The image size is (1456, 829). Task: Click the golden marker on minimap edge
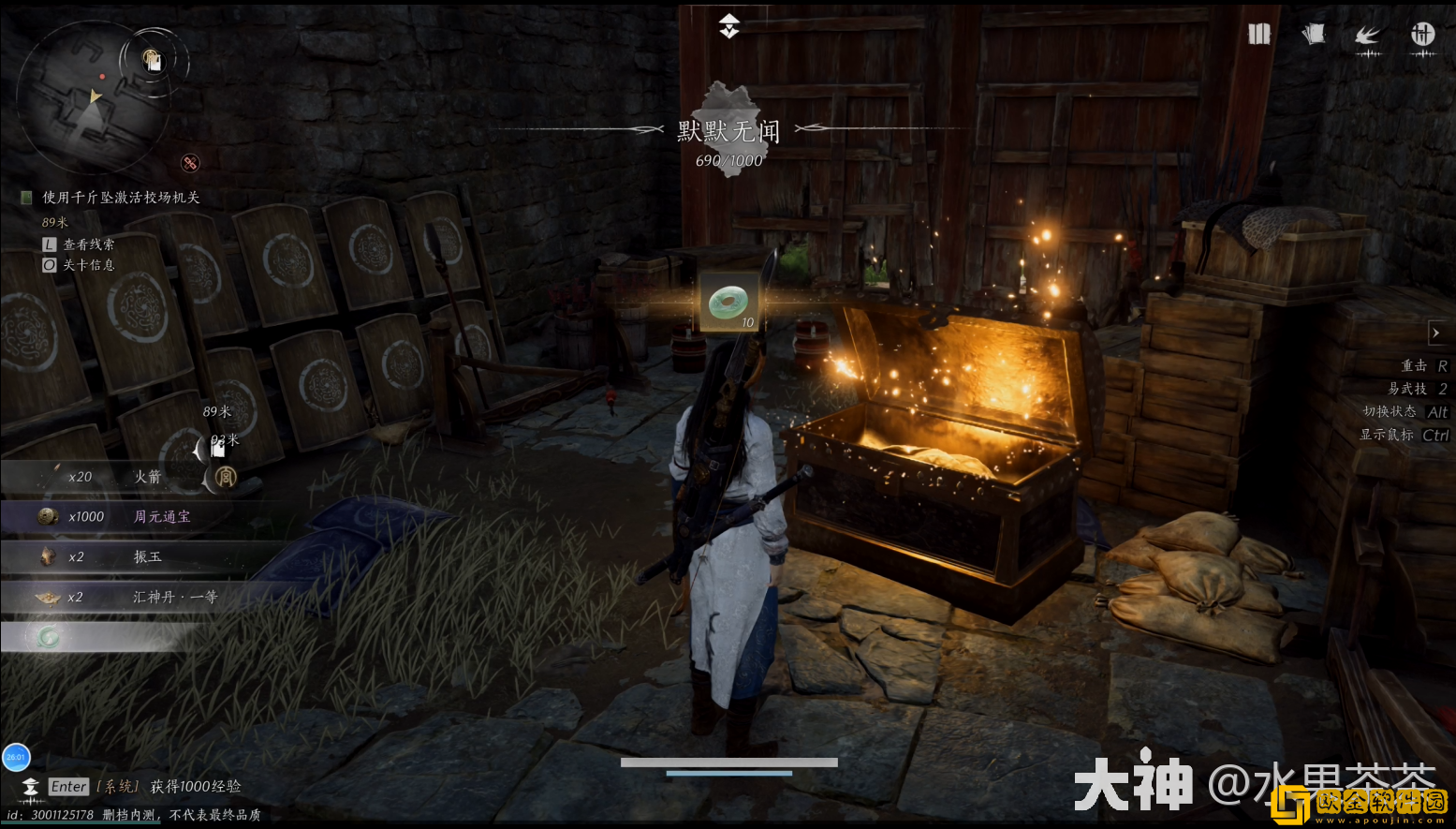(x=153, y=60)
